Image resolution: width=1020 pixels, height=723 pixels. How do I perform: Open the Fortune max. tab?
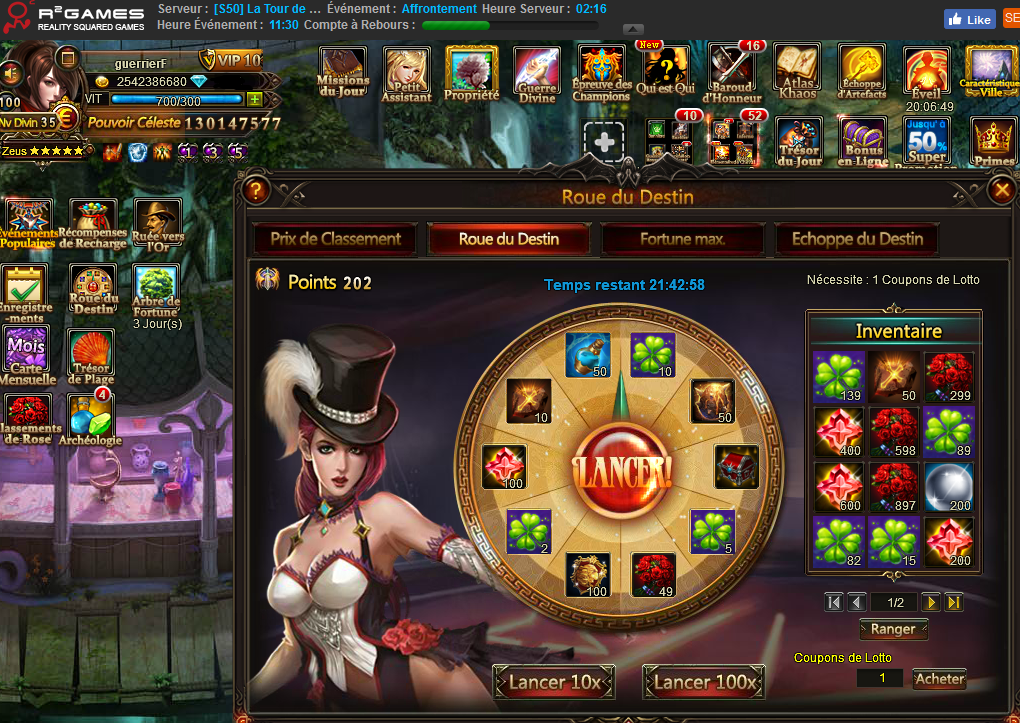tap(683, 239)
